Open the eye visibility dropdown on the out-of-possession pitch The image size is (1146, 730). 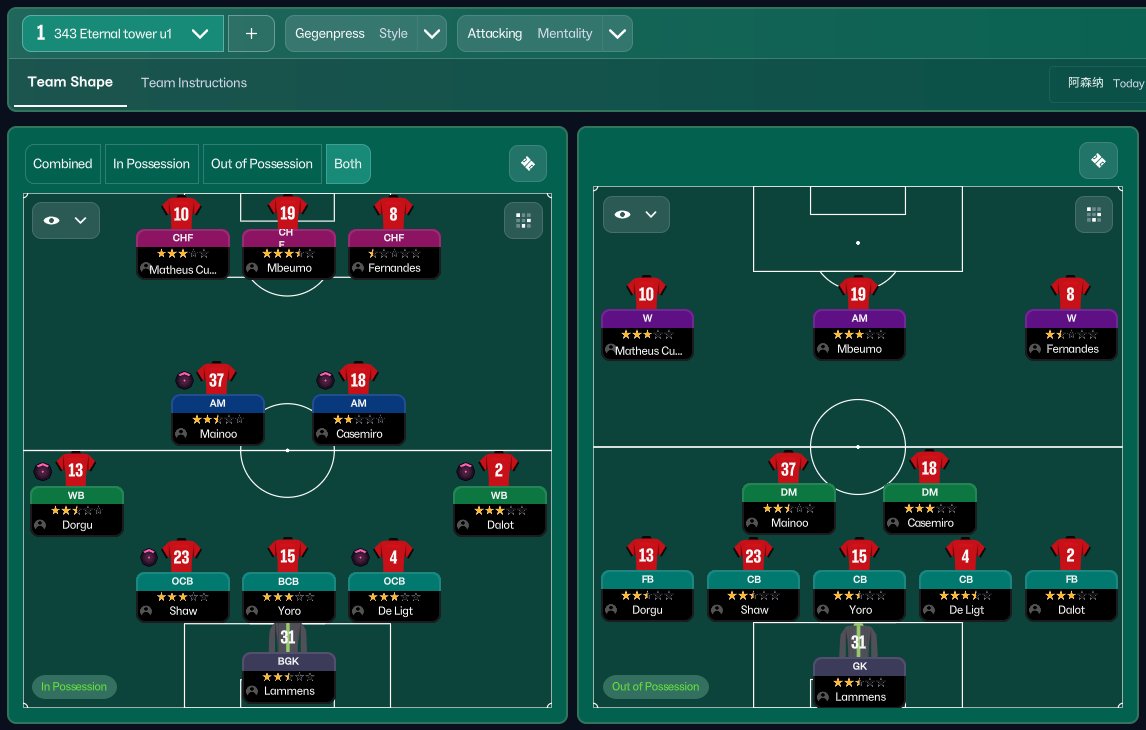636,214
